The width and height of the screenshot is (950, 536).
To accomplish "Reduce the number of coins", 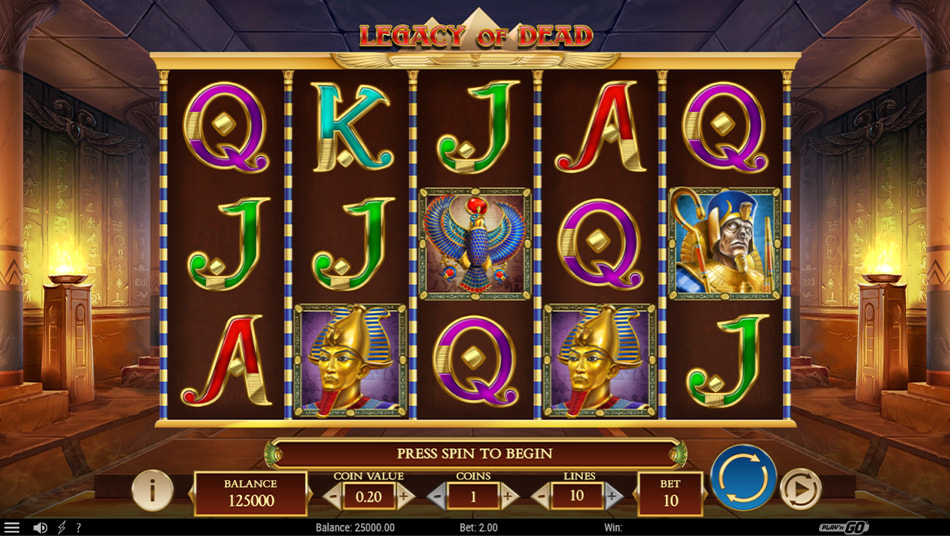I will 436,495.
